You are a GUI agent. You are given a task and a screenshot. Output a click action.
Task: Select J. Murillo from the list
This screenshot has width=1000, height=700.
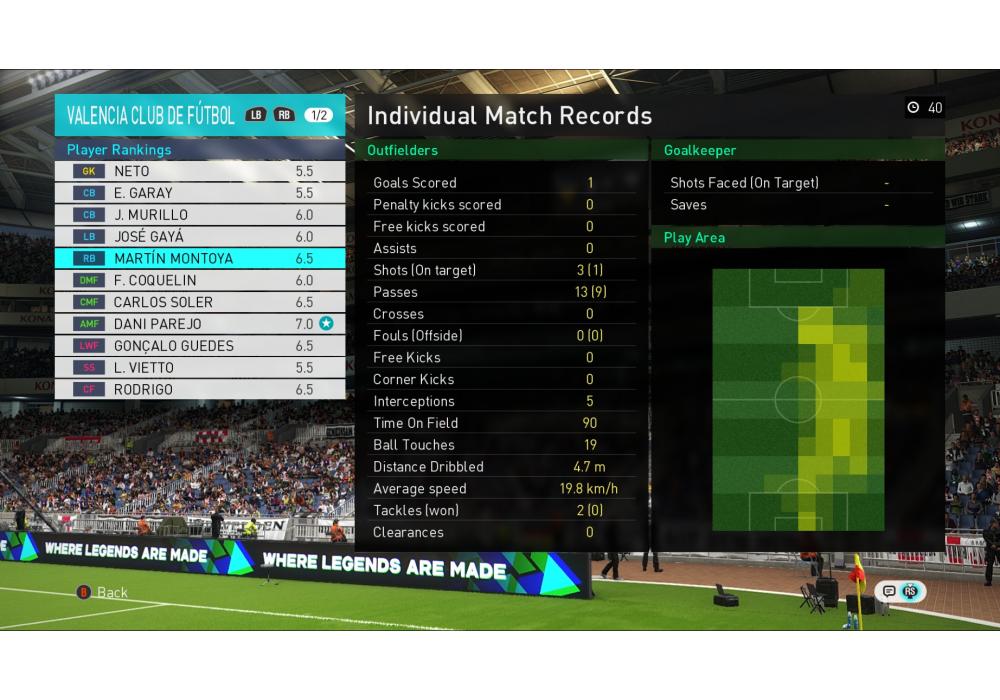click(200, 215)
